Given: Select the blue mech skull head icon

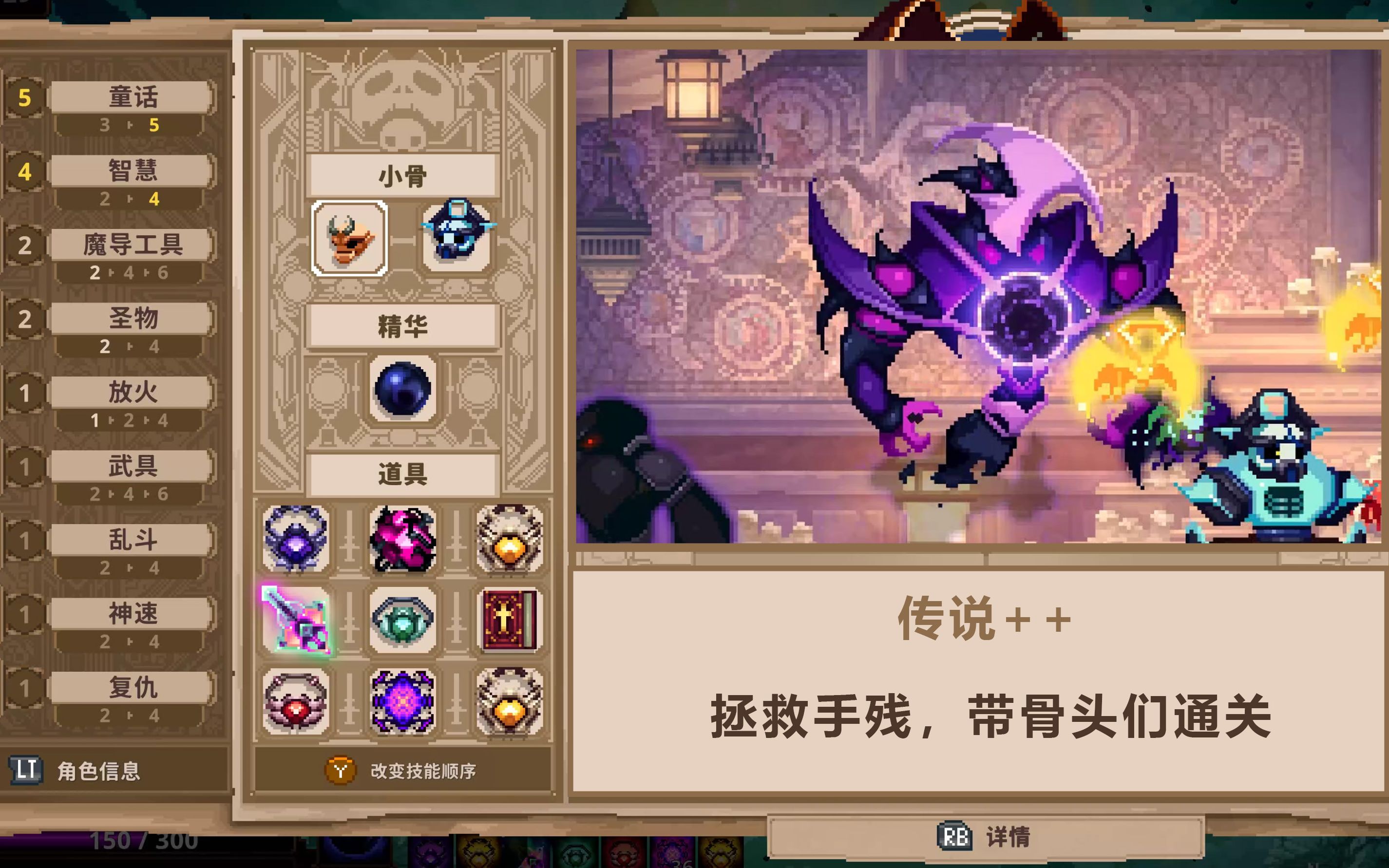Looking at the screenshot, I should (457, 237).
